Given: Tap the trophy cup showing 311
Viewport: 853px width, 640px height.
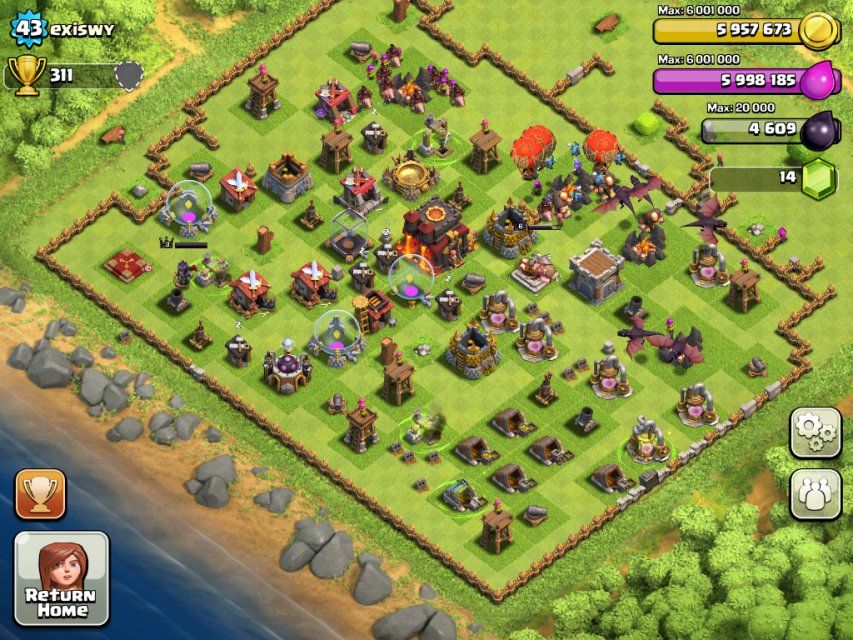Looking at the screenshot, I should (25, 75).
